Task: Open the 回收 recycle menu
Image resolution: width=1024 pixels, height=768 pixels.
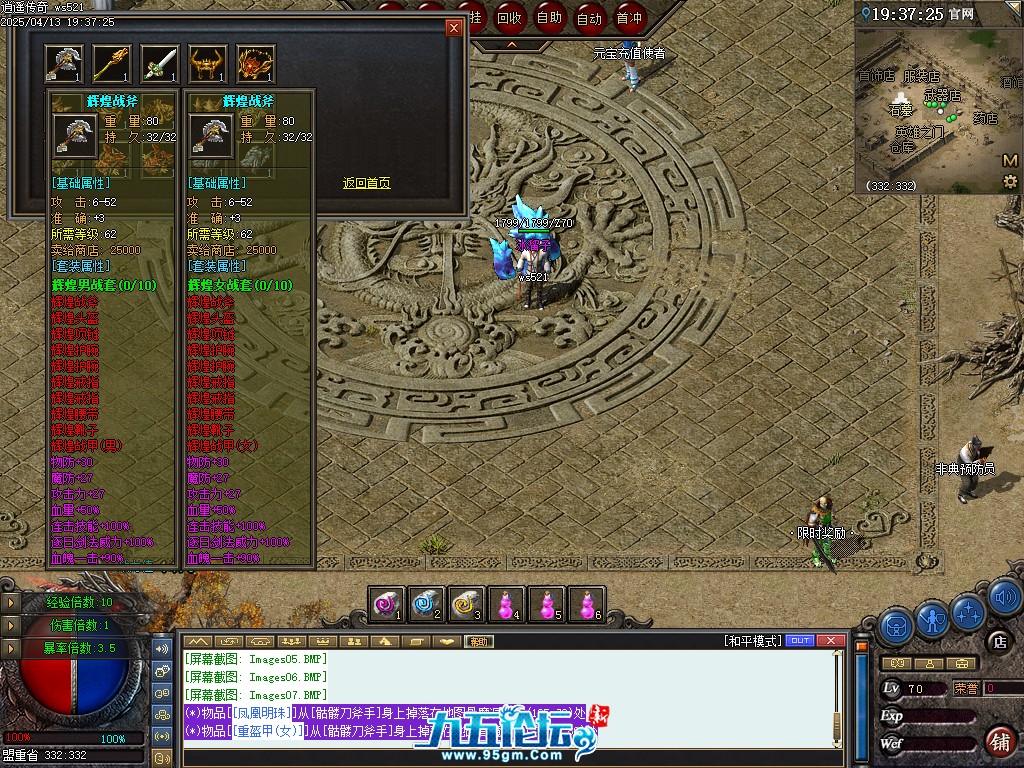Action: pos(509,17)
